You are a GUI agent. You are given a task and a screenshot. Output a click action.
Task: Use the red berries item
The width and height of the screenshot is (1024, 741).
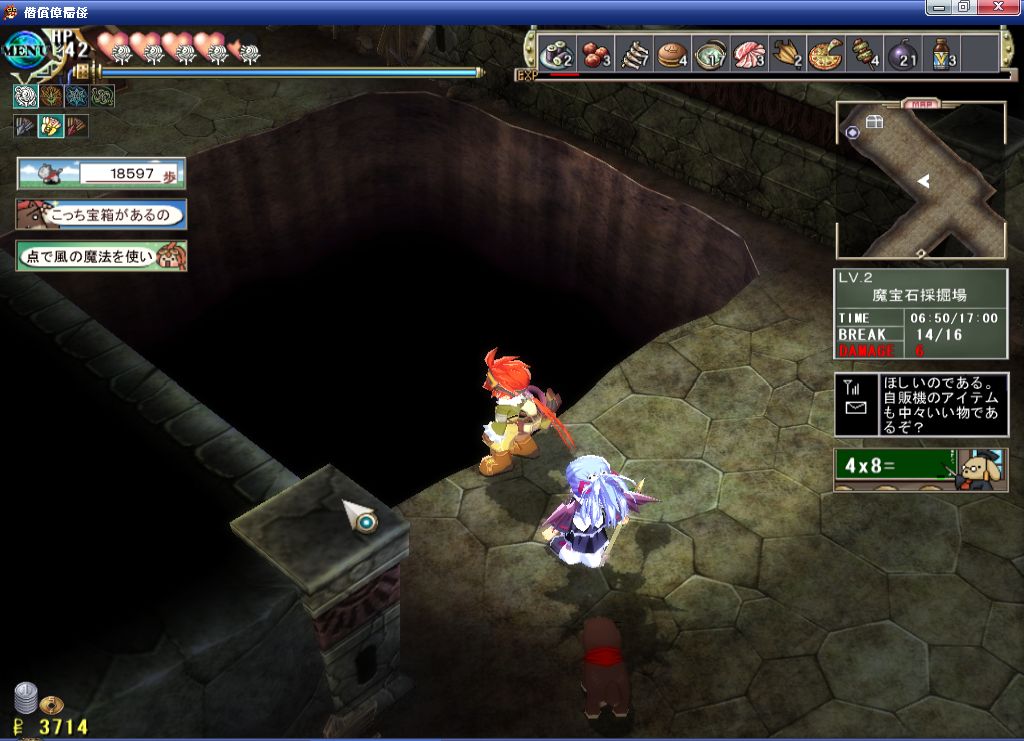pyautogui.click(x=596, y=53)
